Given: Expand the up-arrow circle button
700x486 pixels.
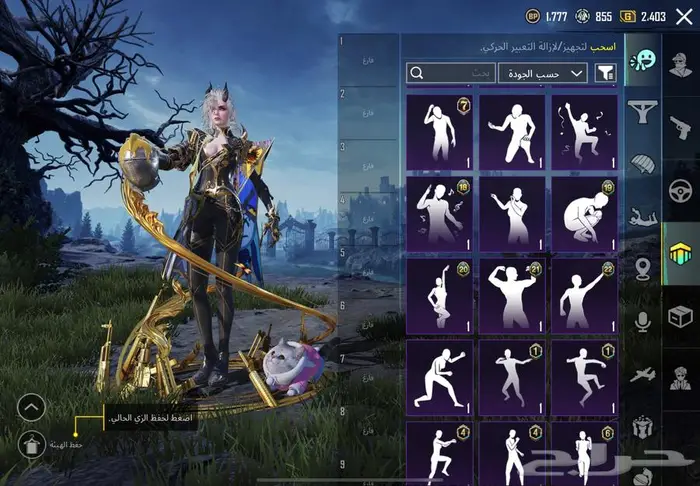Looking at the screenshot, I should click(32, 406).
